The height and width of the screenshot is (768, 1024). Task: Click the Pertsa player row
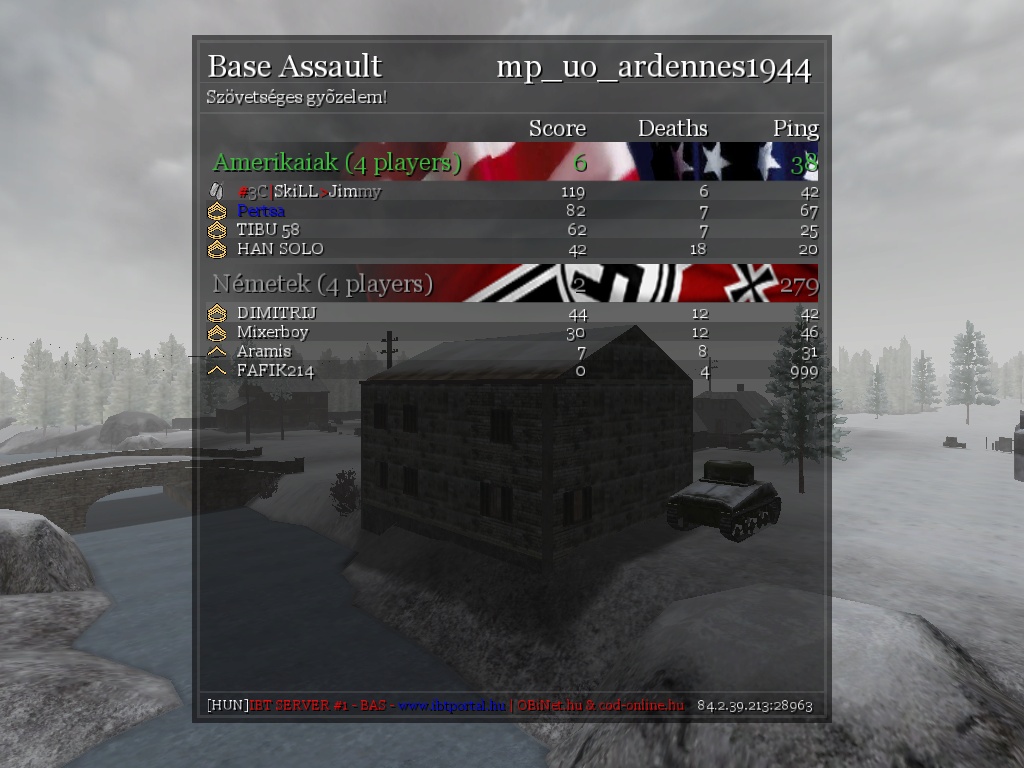(x=261, y=210)
